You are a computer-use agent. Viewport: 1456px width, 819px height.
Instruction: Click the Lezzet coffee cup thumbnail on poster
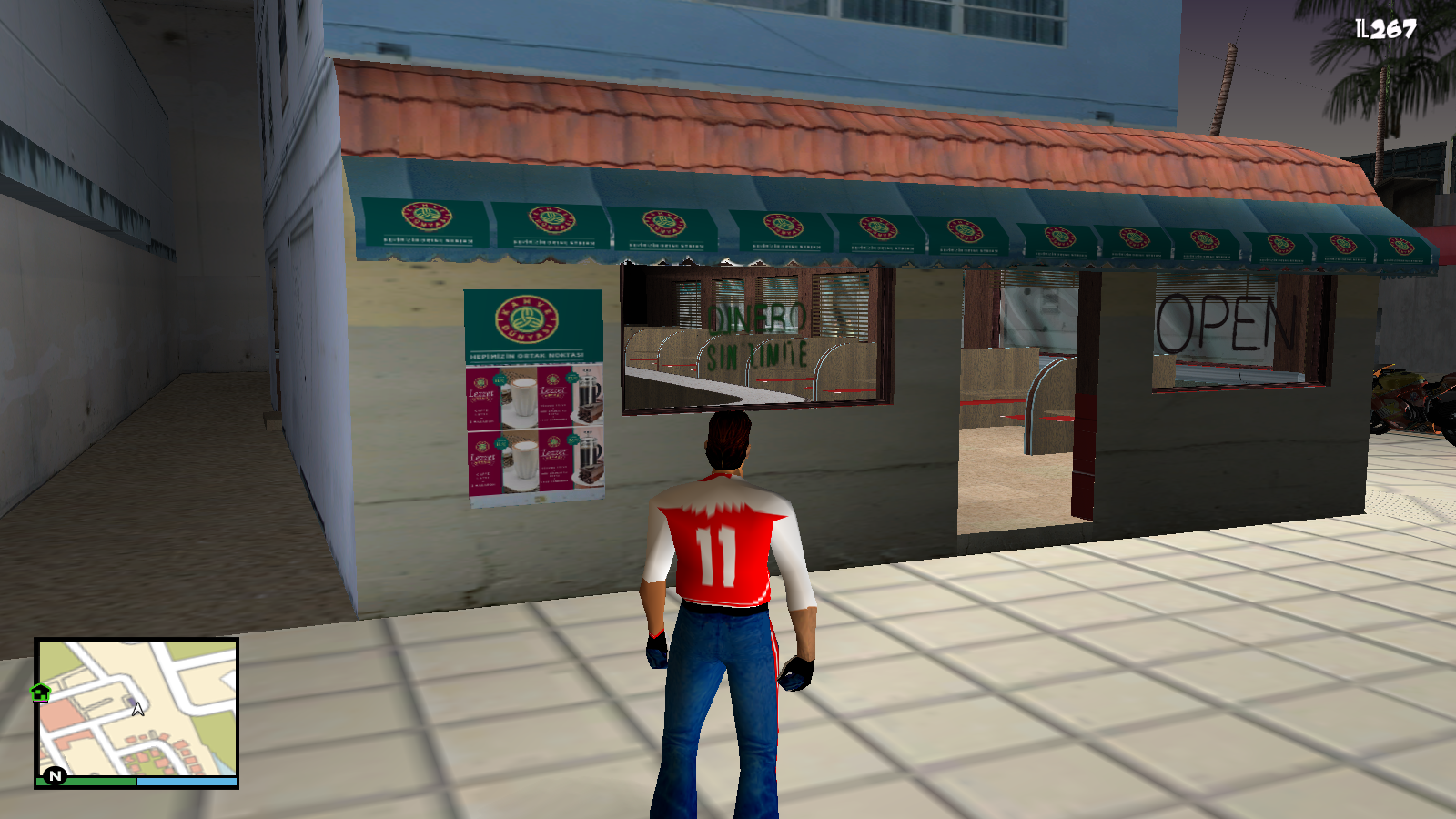(x=524, y=397)
